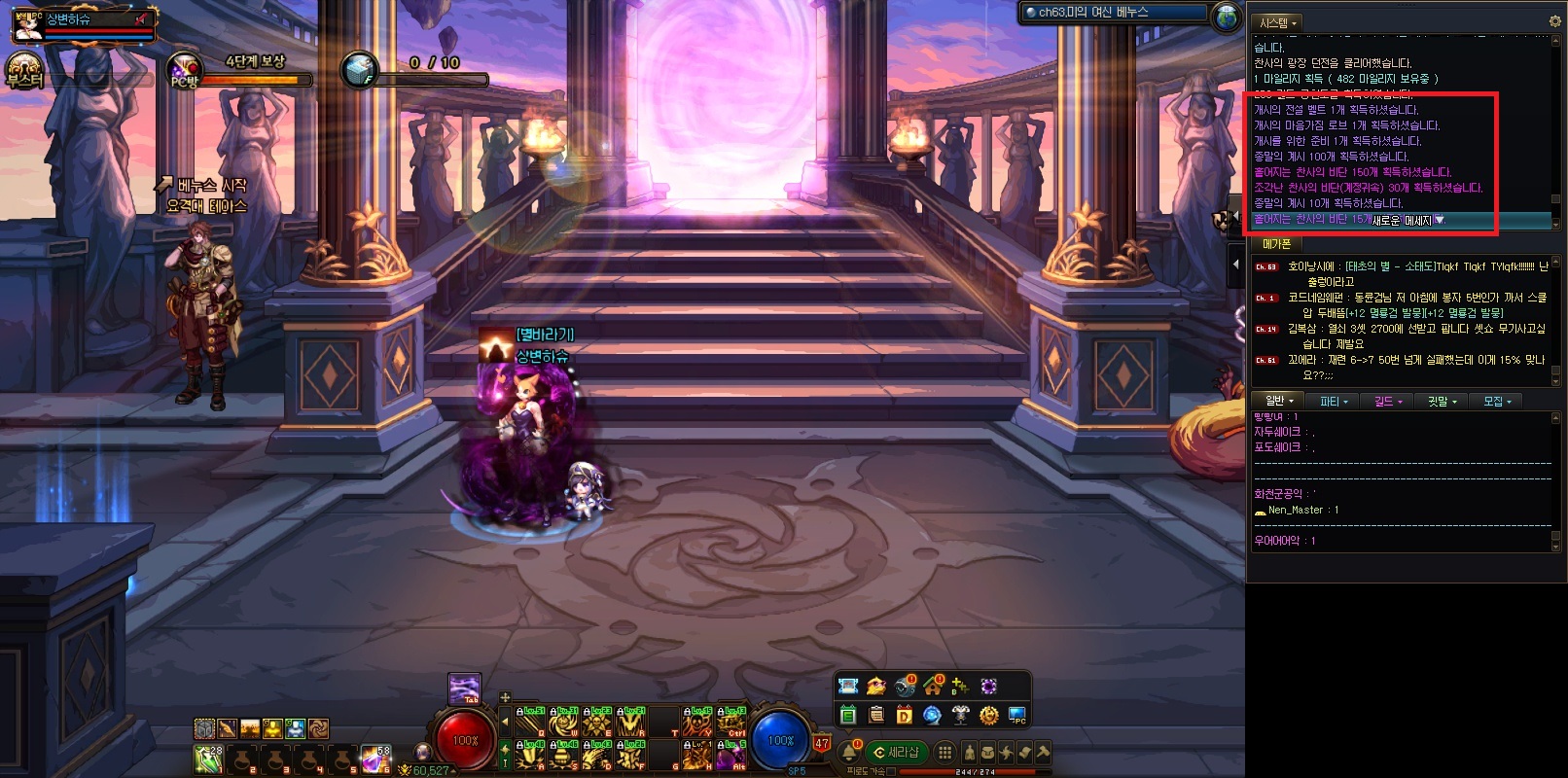
Task: Open the 시스템 chat dropdown
Action: tap(1278, 22)
